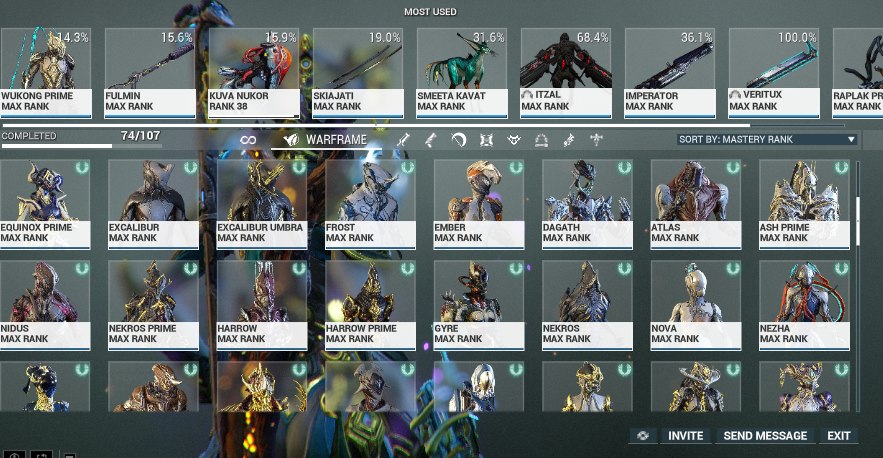Pick the Dagath warframe tile
Image resolution: width=883 pixels, height=458 pixels.
587,201
